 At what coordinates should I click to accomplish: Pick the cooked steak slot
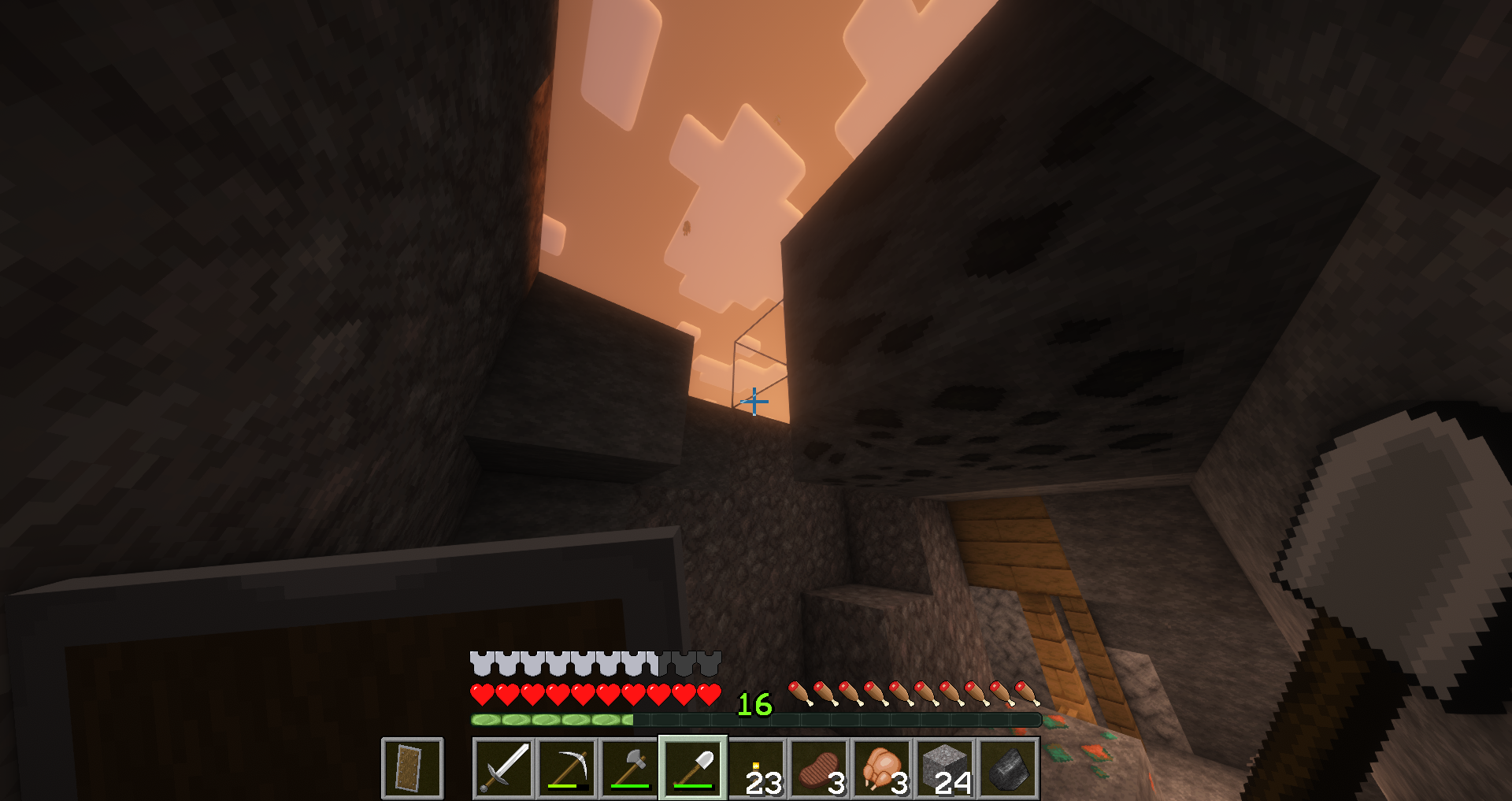(819, 768)
